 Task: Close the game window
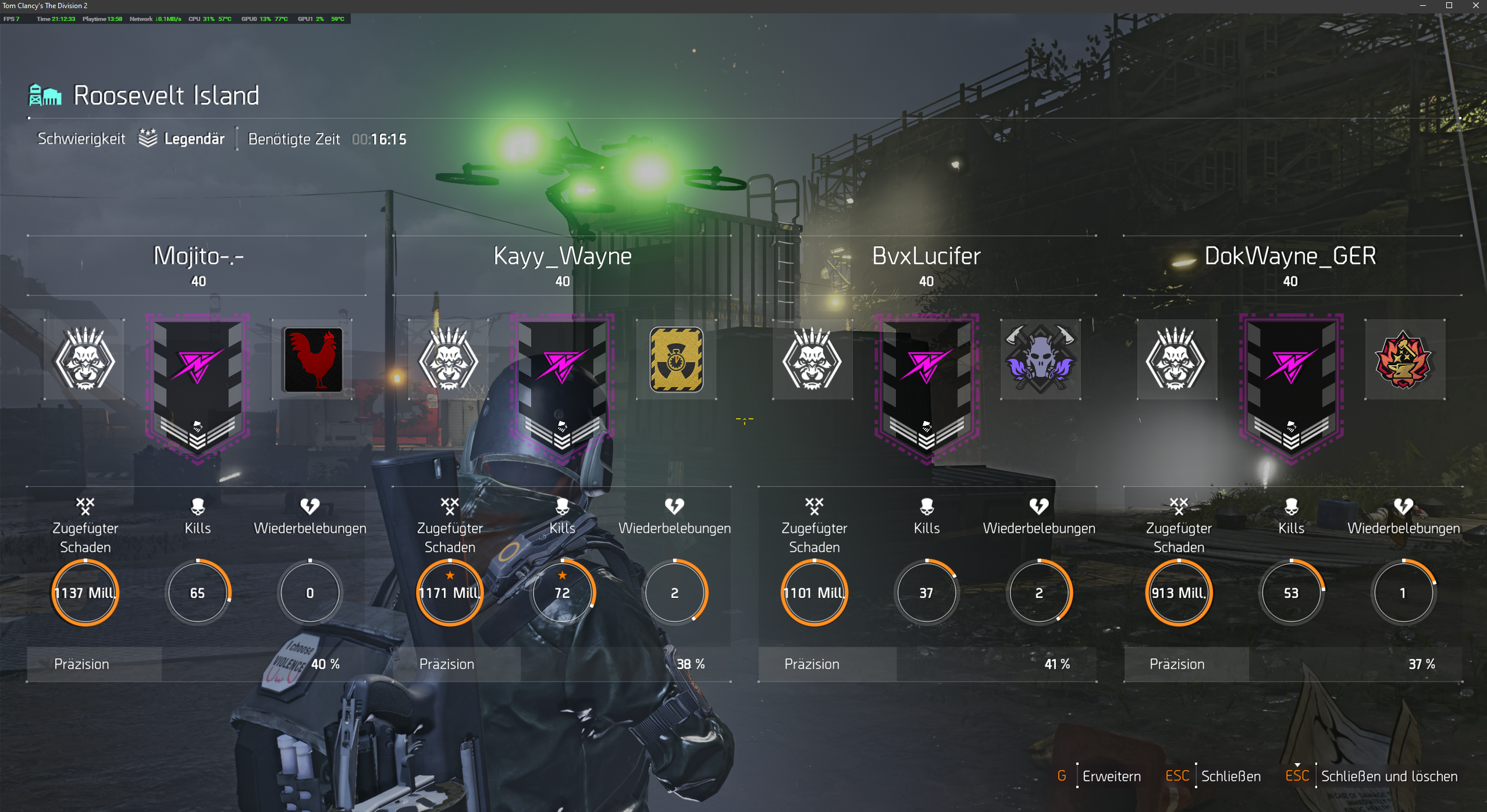click(1475, 6)
